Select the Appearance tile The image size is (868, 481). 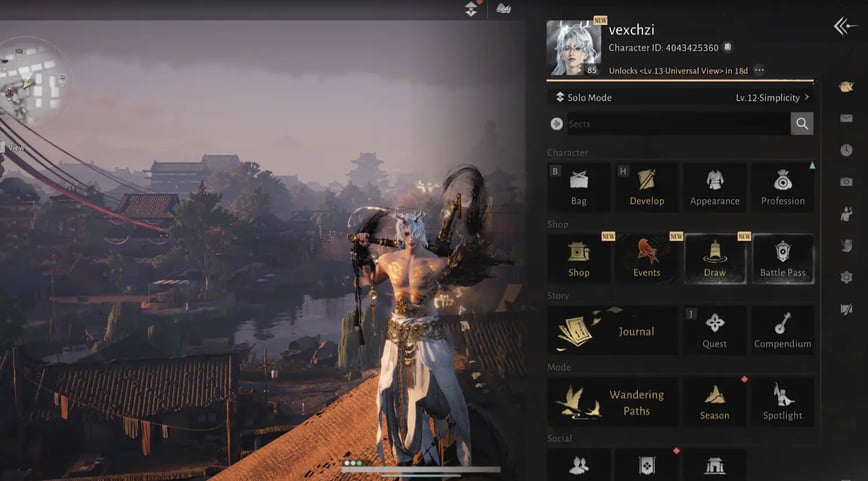[x=714, y=187]
